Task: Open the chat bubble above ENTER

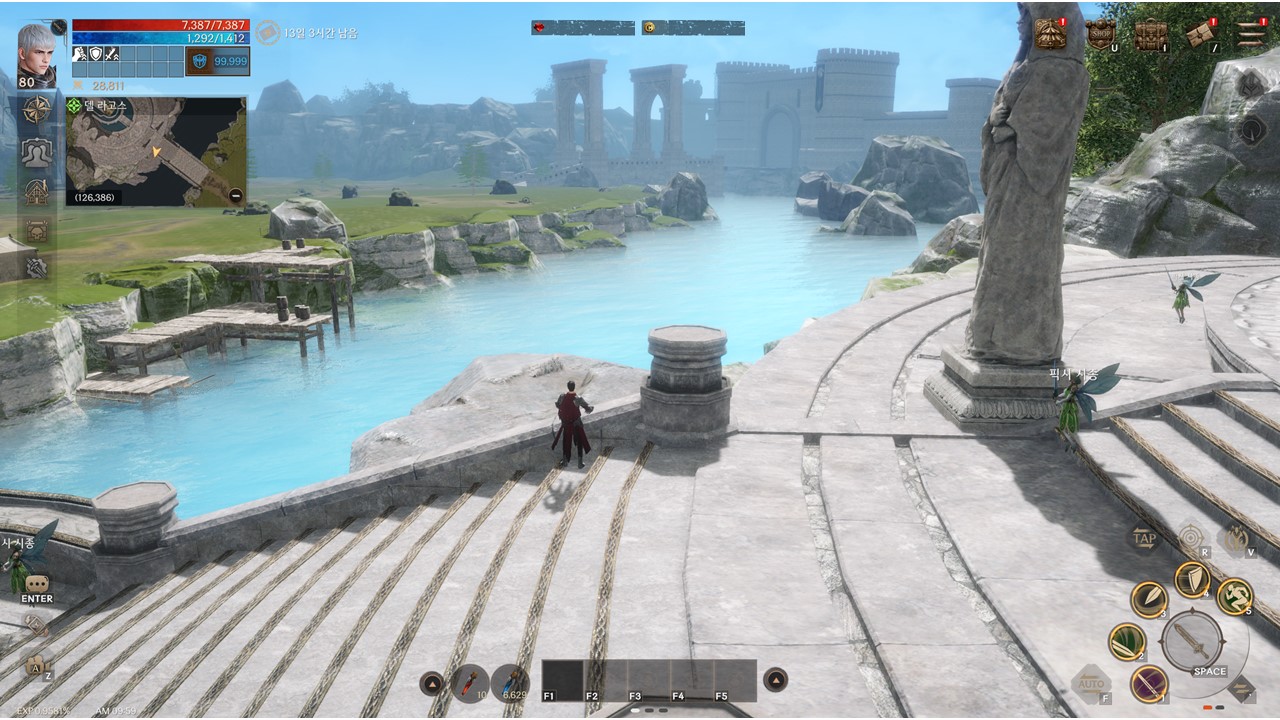Action: [37, 583]
